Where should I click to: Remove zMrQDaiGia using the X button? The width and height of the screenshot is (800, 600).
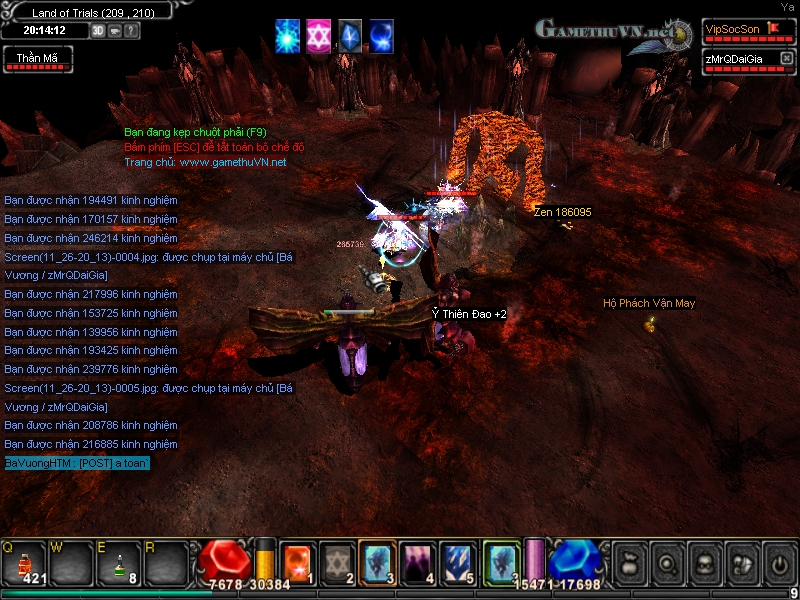point(787,60)
